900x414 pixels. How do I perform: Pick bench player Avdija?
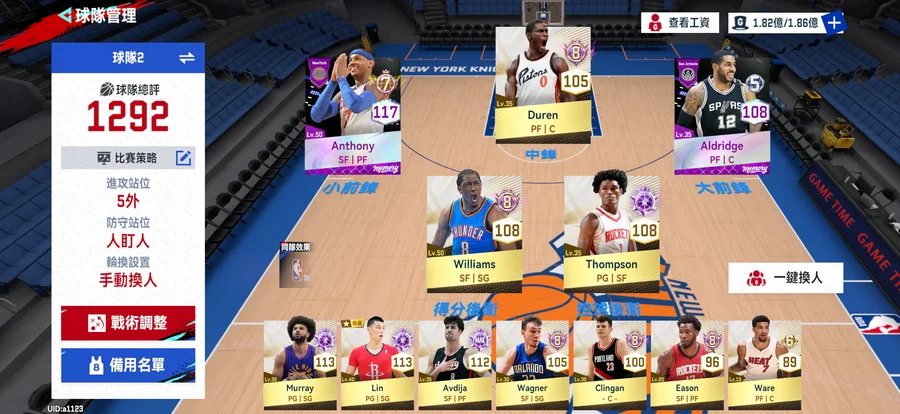[454, 360]
